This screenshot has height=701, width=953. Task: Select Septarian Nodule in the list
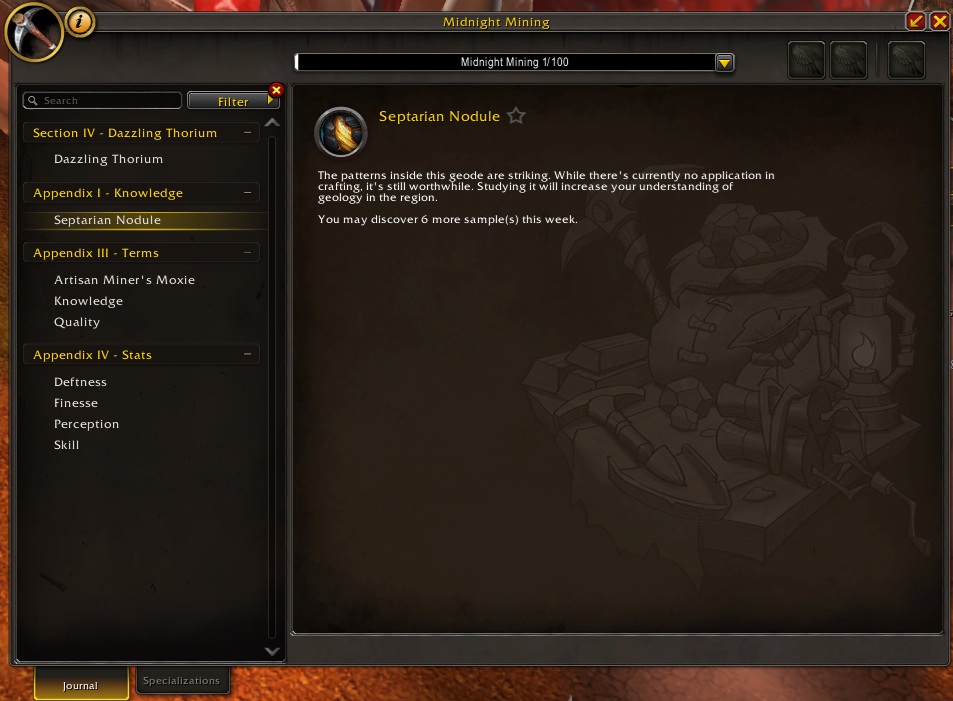point(107,220)
